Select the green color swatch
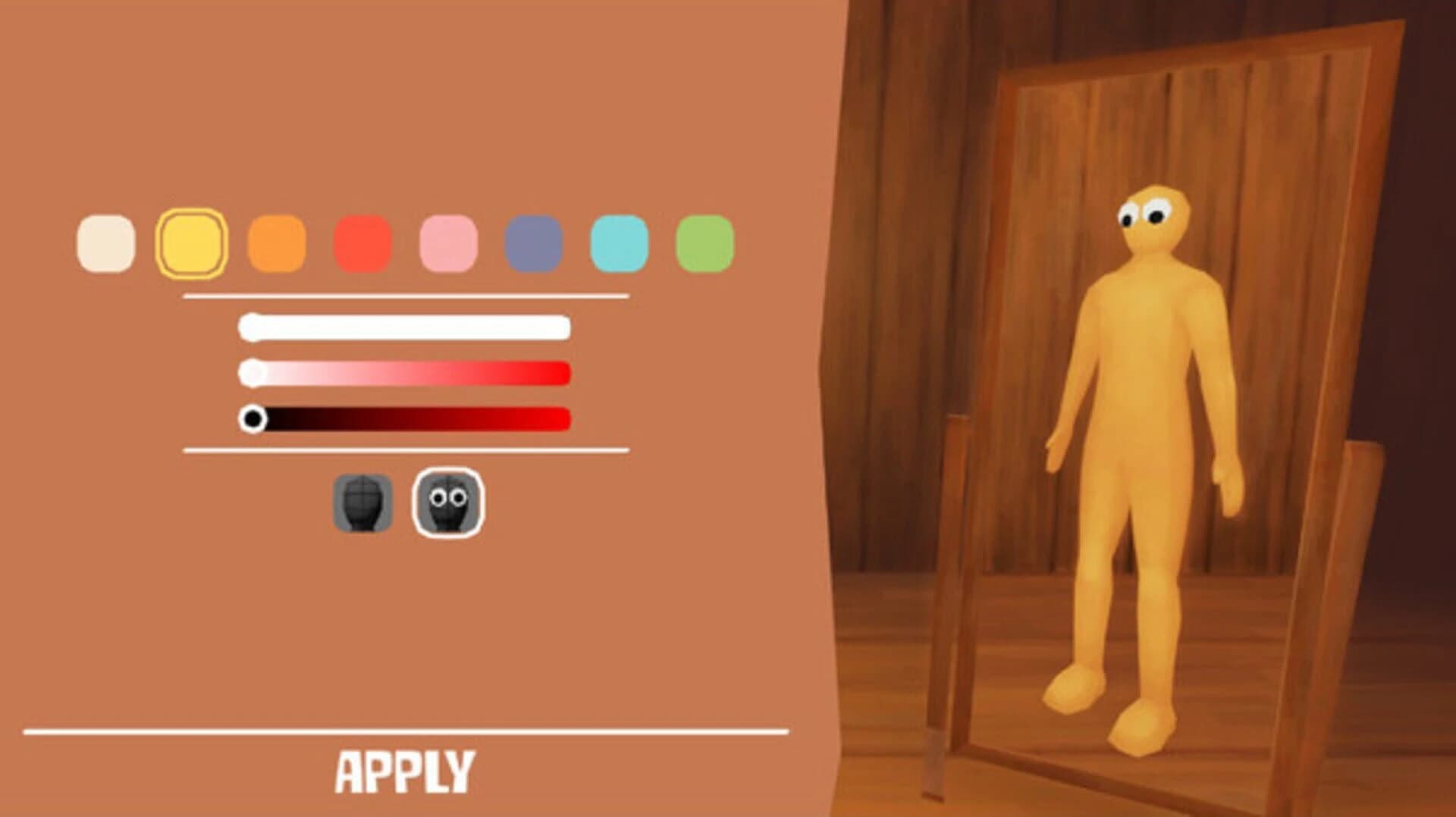This screenshot has height=817, width=1456. (x=707, y=242)
